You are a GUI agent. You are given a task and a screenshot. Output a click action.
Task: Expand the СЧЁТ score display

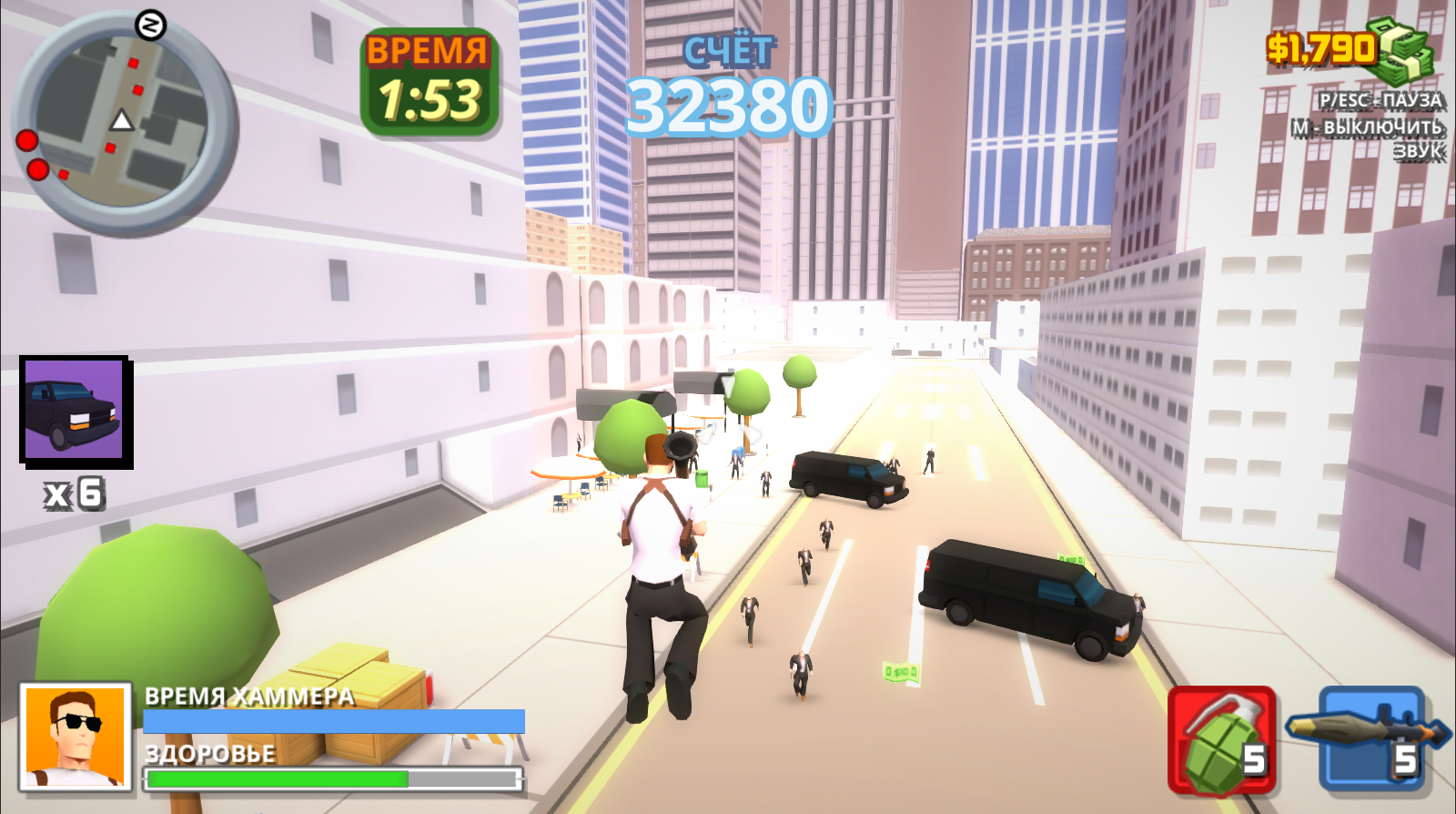[x=728, y=52]
